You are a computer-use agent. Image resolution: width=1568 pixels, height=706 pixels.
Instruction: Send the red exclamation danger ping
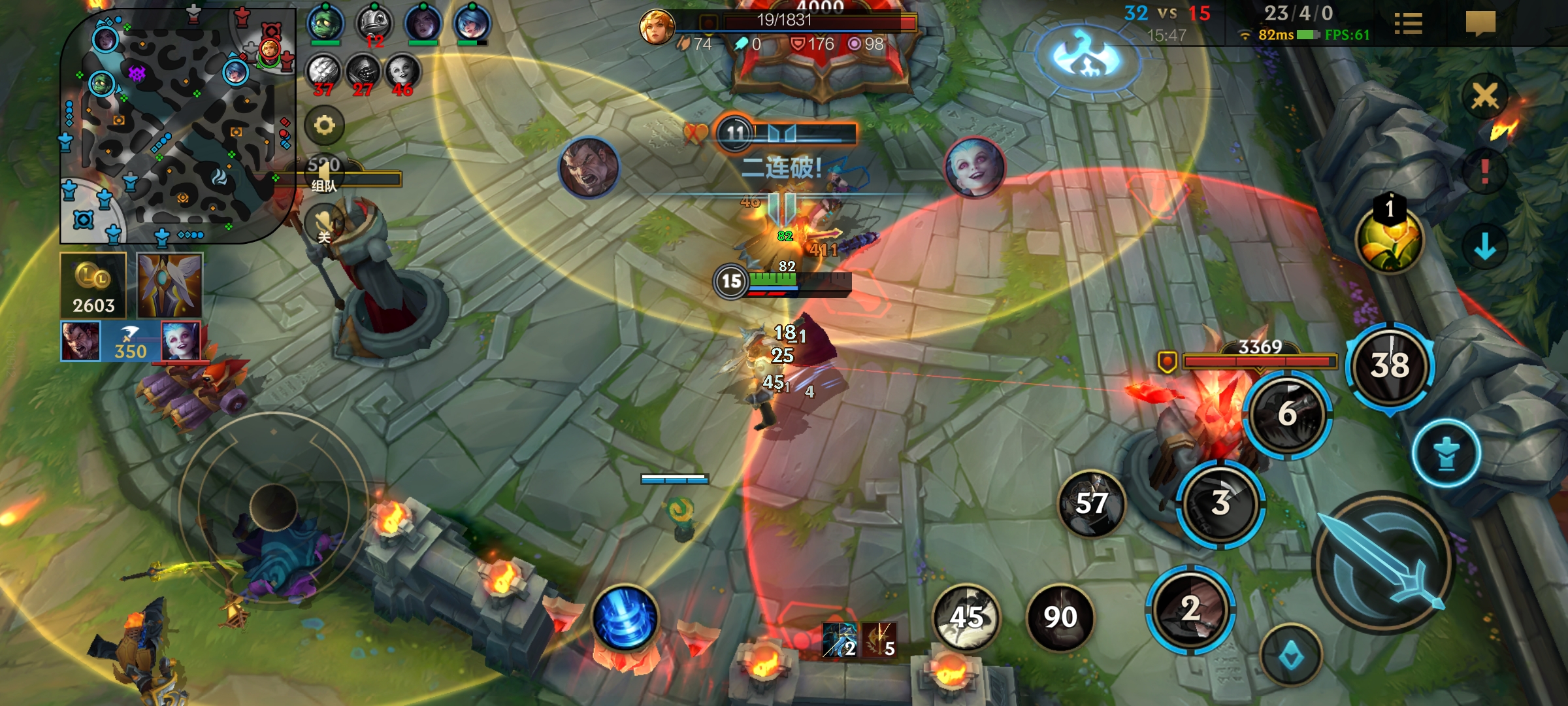click(1484, 171)
